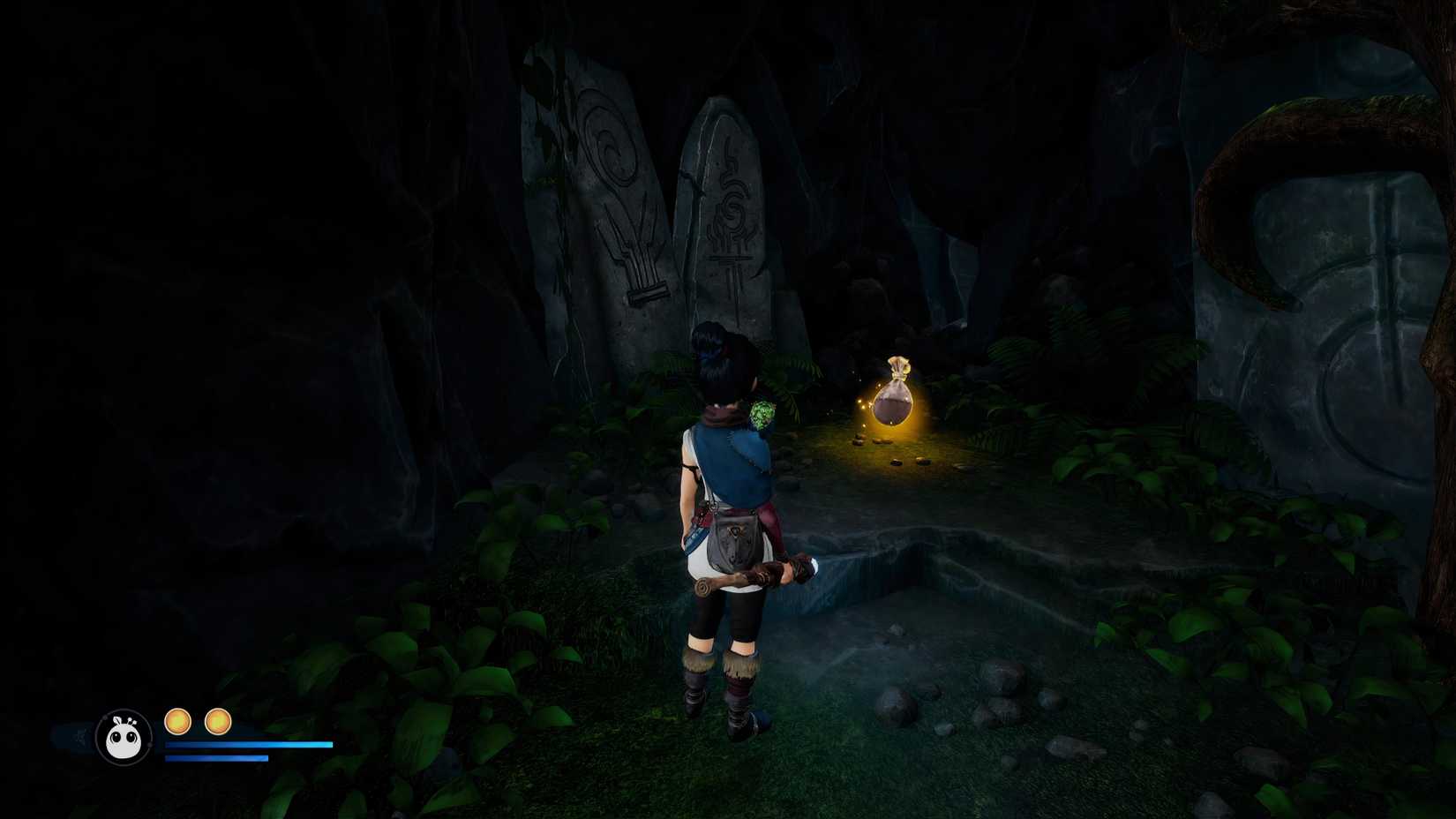Click the small orb marker on the Rot ring
This screenshot has width=1456, height=819.
(x=150, y=745)
